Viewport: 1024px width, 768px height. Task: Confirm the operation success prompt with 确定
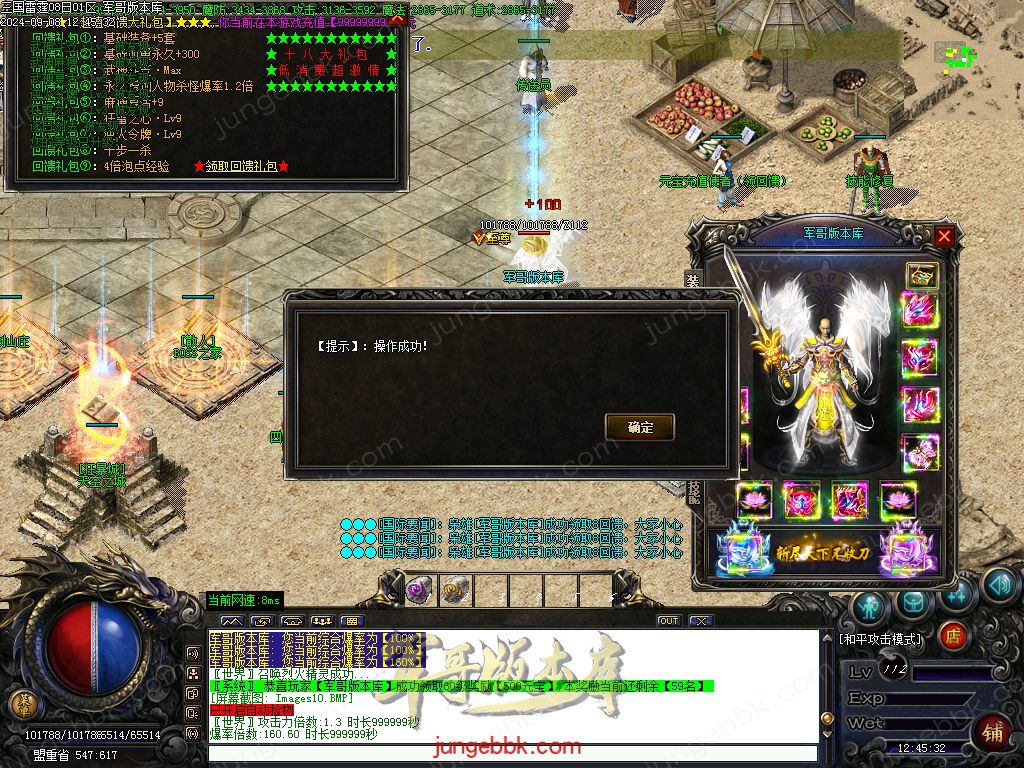(x=640, y=427)
